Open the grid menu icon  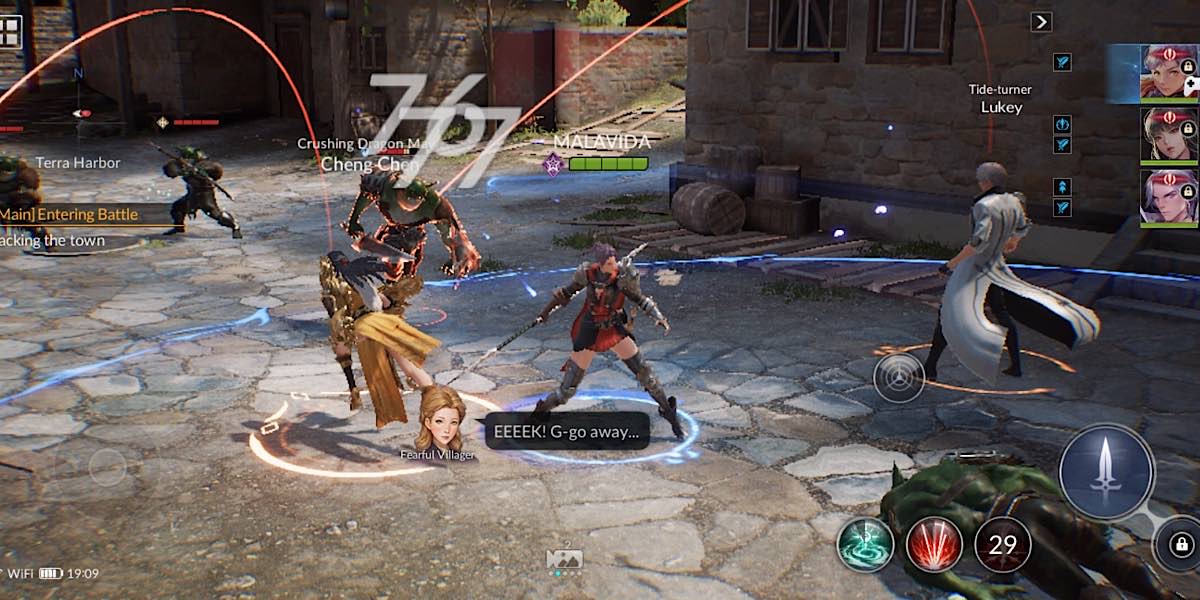(x=10, y=31)
